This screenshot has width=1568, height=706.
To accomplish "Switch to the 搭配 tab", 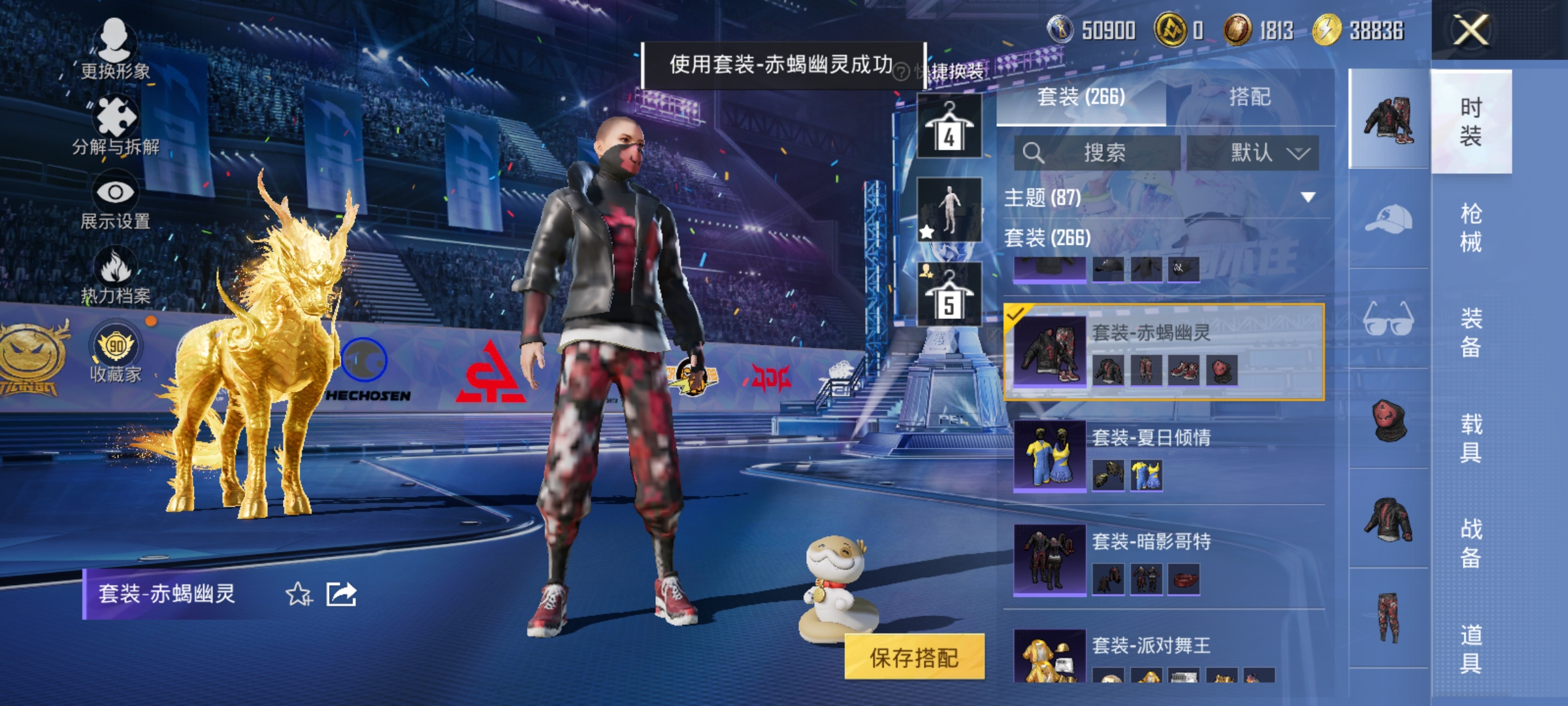I will pyautogui.click(x=1249, y=97).
